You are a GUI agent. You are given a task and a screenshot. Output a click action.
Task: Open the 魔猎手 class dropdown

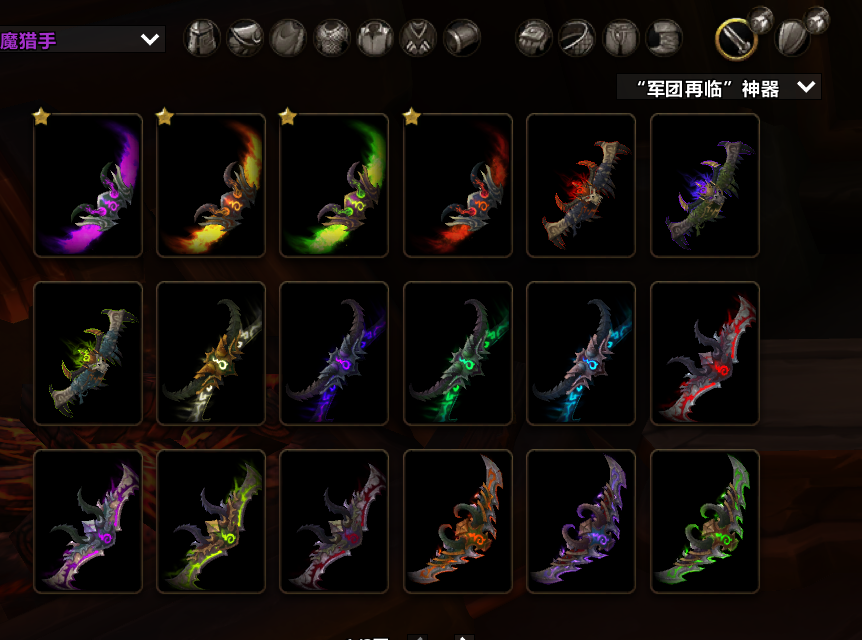click(x=82, y=40)
